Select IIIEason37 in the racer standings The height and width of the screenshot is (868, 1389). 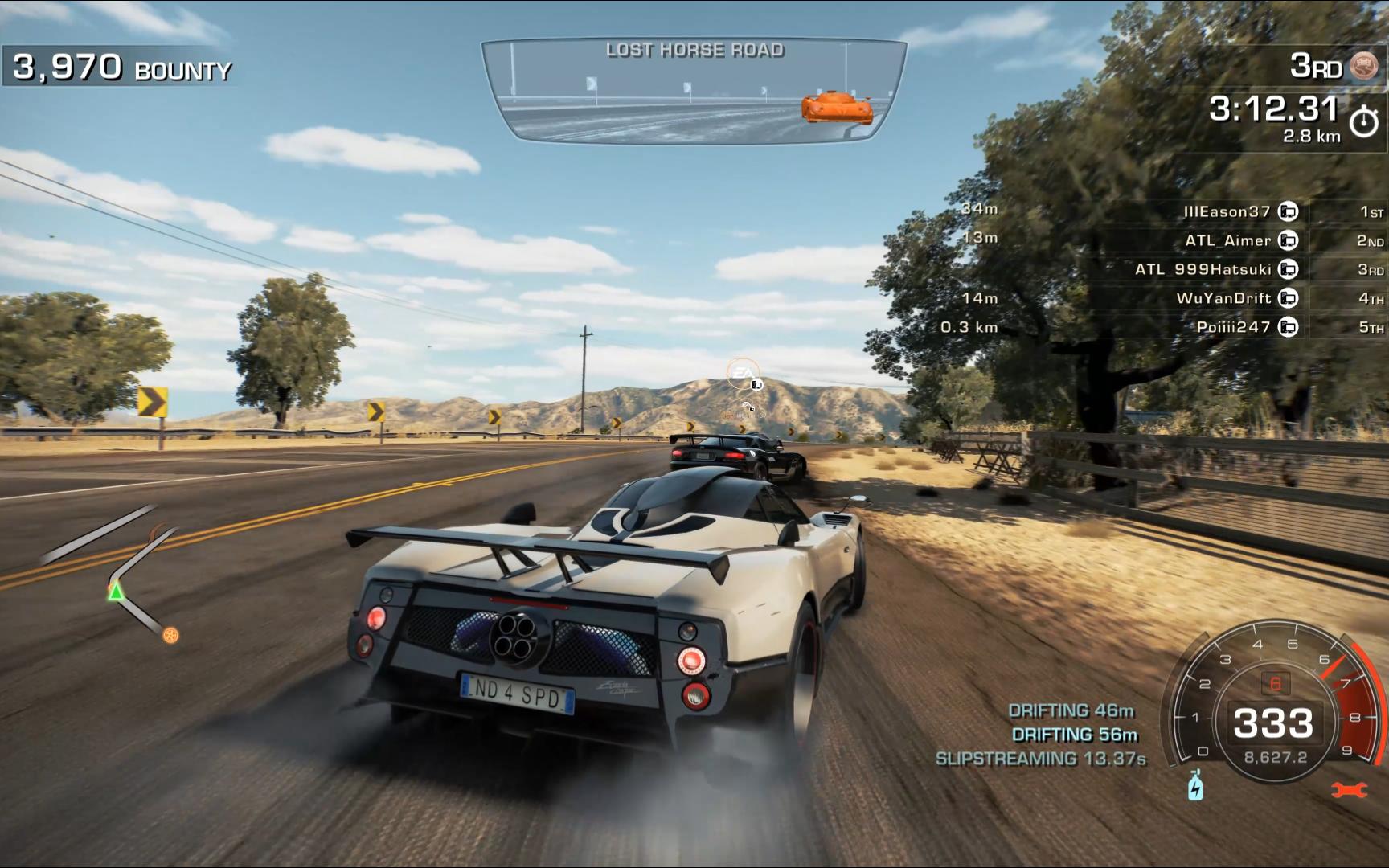click(x=1227, y=211)
